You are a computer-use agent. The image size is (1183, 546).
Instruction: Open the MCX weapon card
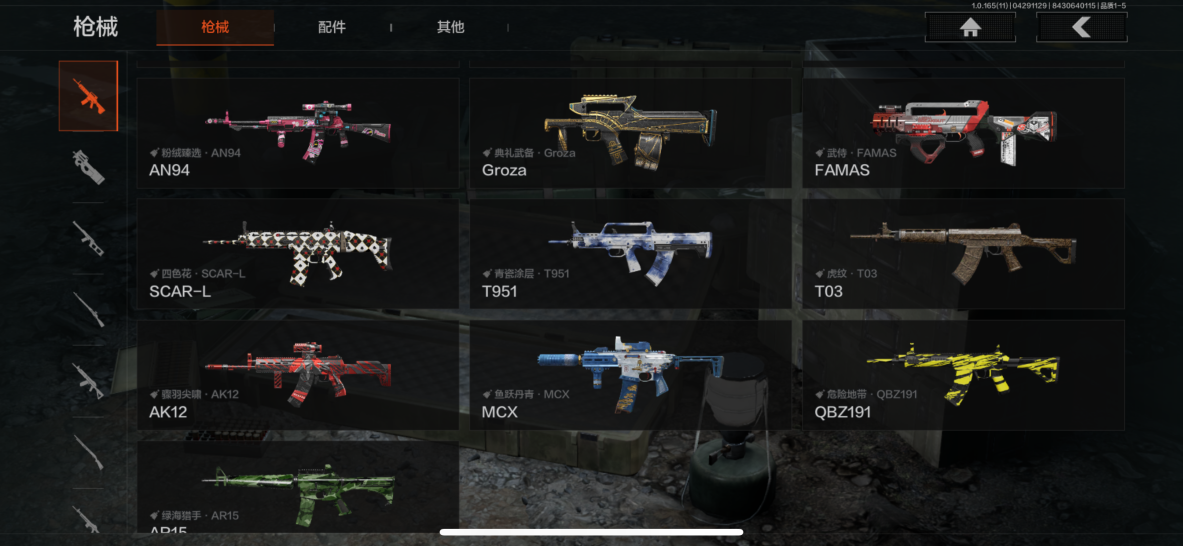click(x=630, y=375)
